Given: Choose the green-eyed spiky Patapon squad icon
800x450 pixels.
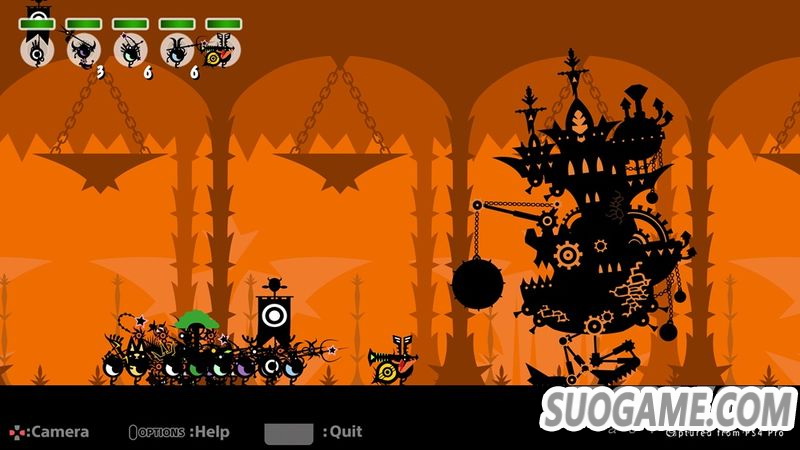Looking at the screenshot, I should [130, 49].
